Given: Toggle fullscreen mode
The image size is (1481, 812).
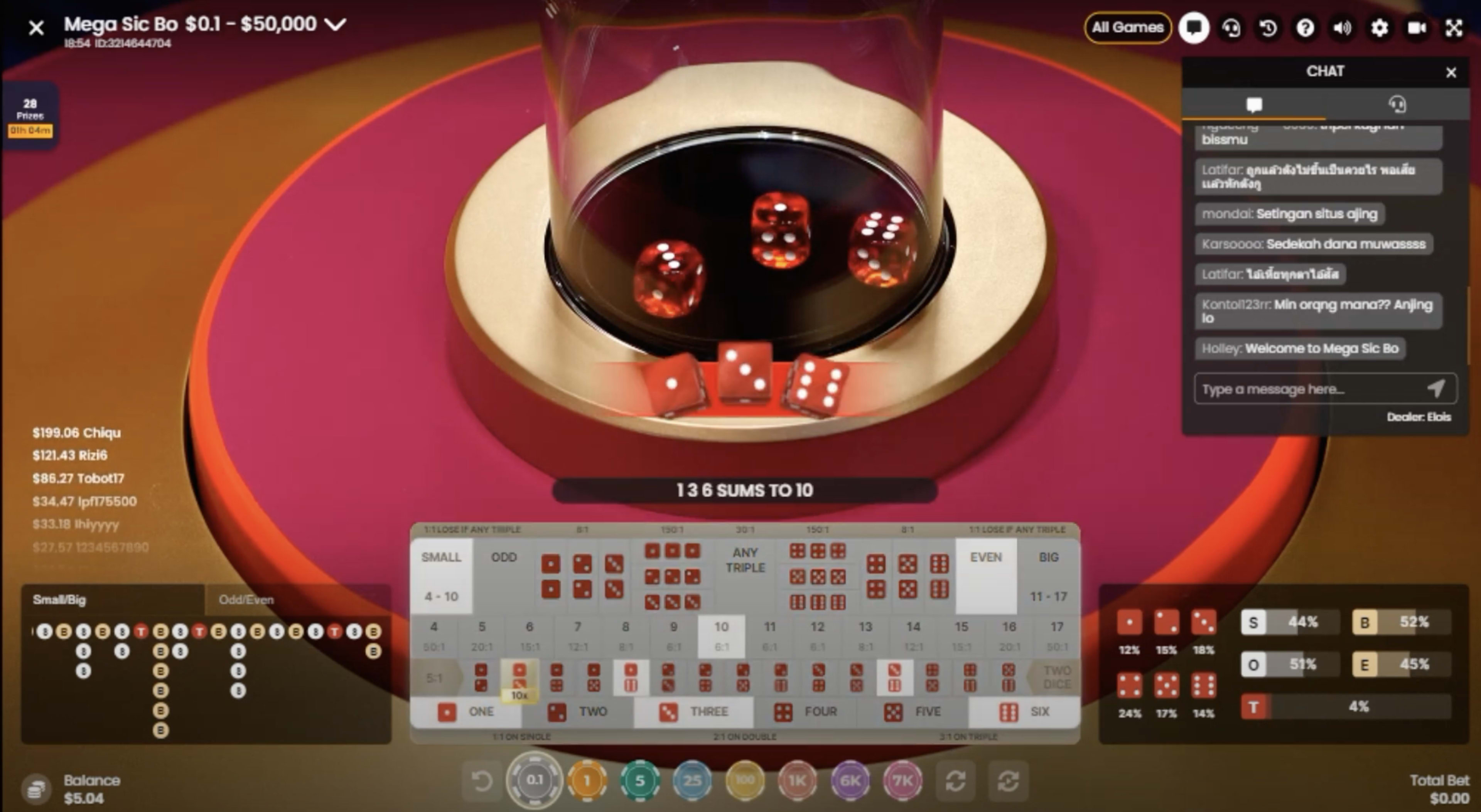Looking at the screenshot, I should pyautogui.click(x=1453, y=28).
